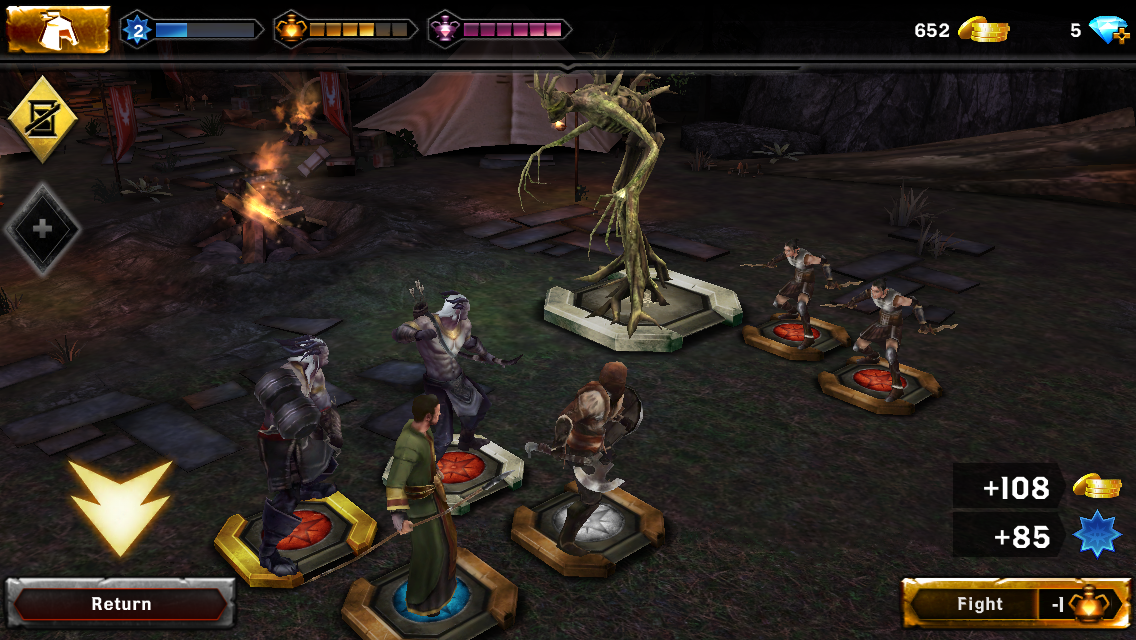Select the plus sign diamond slot
1136x640 pixels.
tap(42, 229)
